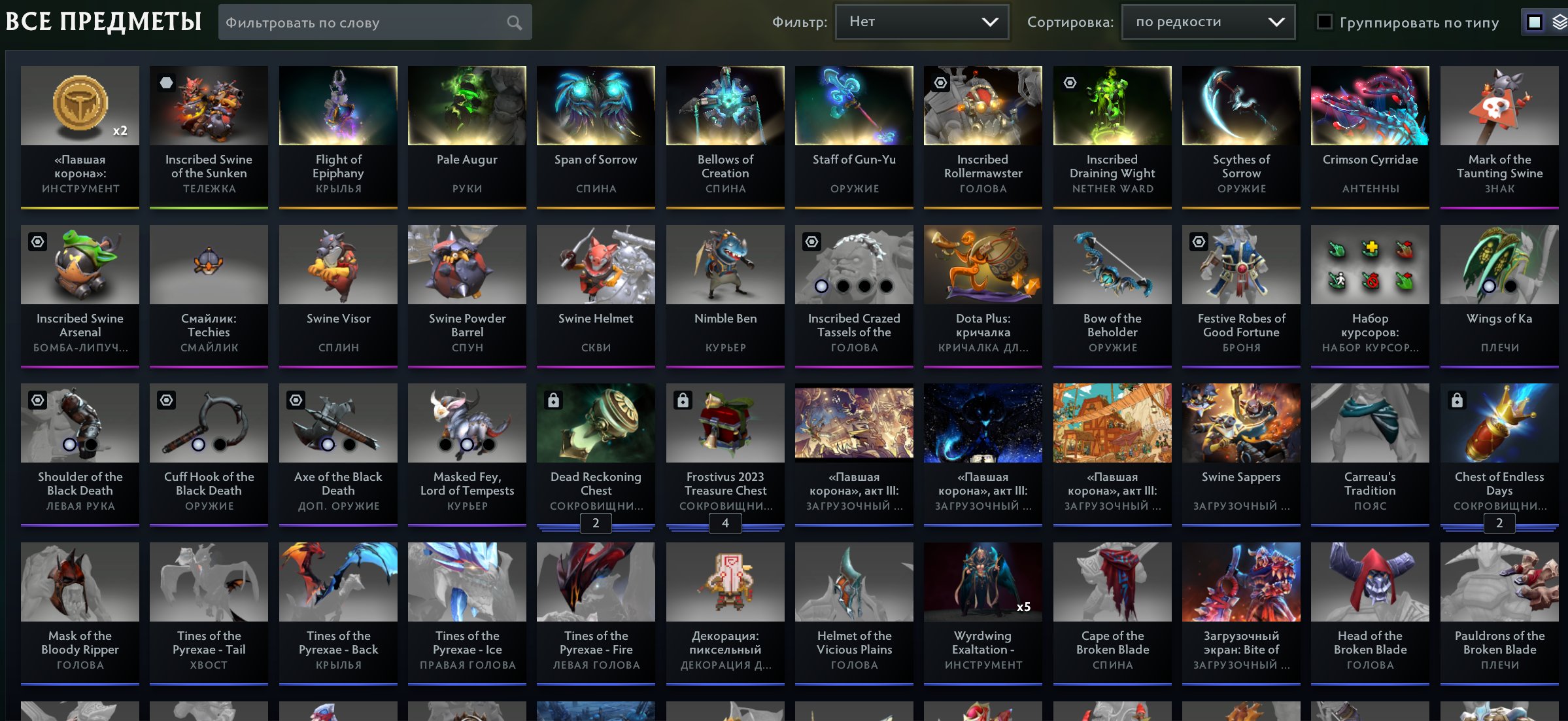The width and height of the screenshot is (1568, 721).
Task: Select the Wyrdwing Exaltation thumbnail
Action: pyautogui.click(x=982, y=581)
